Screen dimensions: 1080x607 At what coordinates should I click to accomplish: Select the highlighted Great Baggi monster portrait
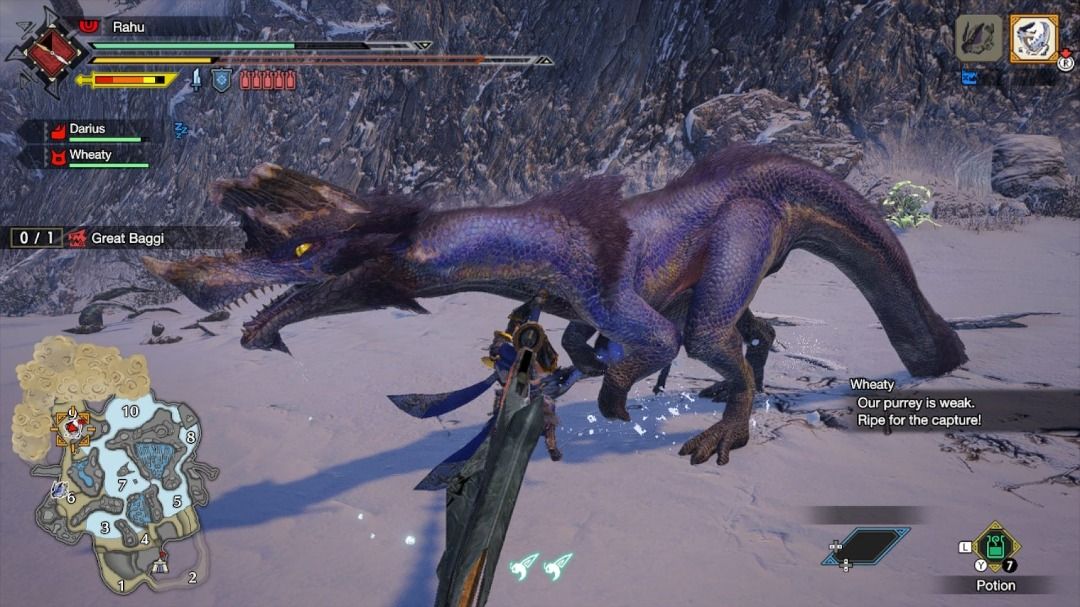coord(1033,39)
